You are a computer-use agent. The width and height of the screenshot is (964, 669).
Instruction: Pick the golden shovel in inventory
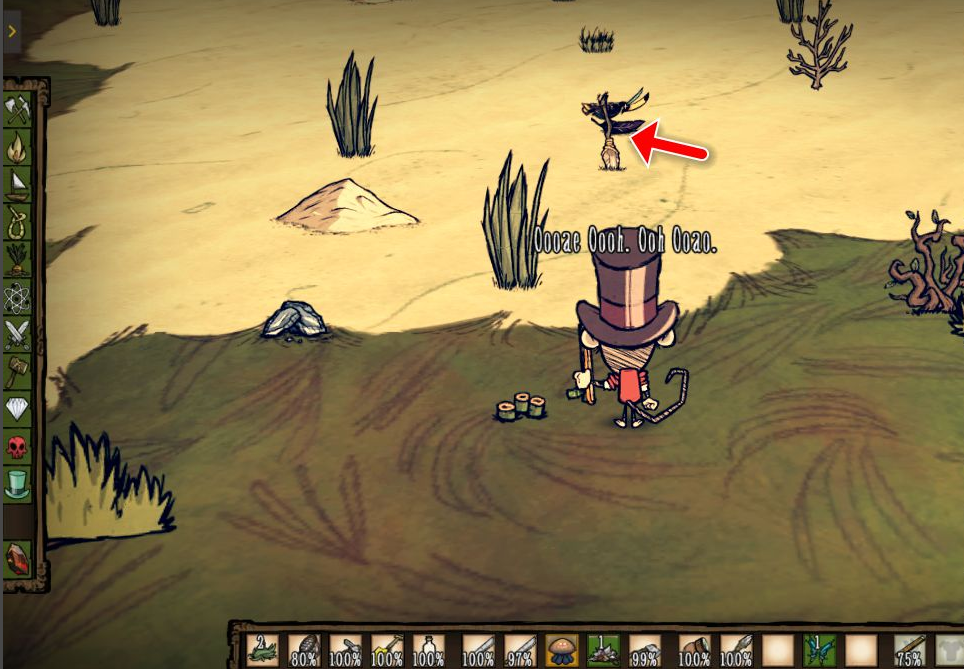(387, 650)
